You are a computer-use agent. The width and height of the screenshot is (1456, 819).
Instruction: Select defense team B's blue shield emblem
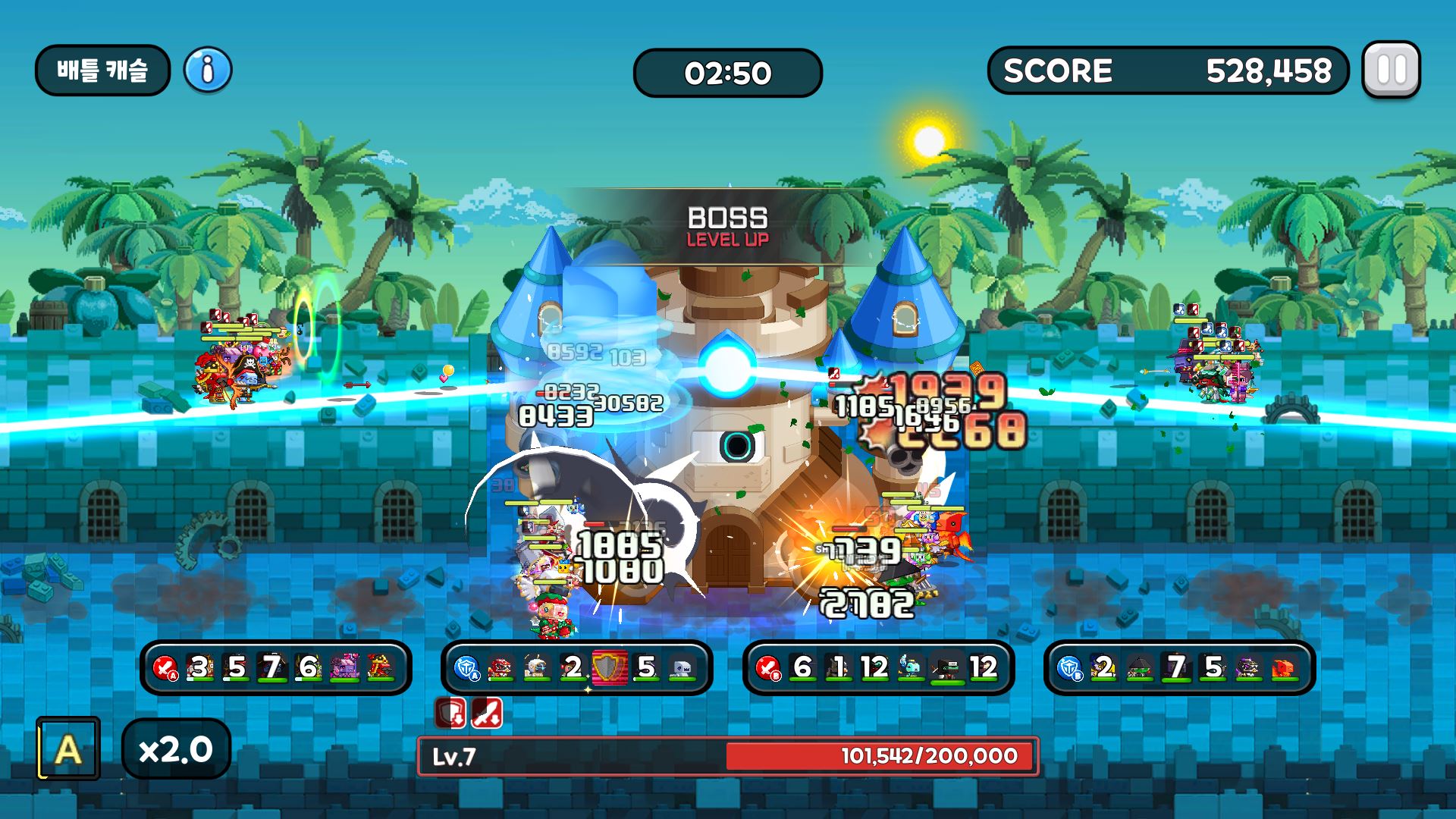pos(1068,668)
